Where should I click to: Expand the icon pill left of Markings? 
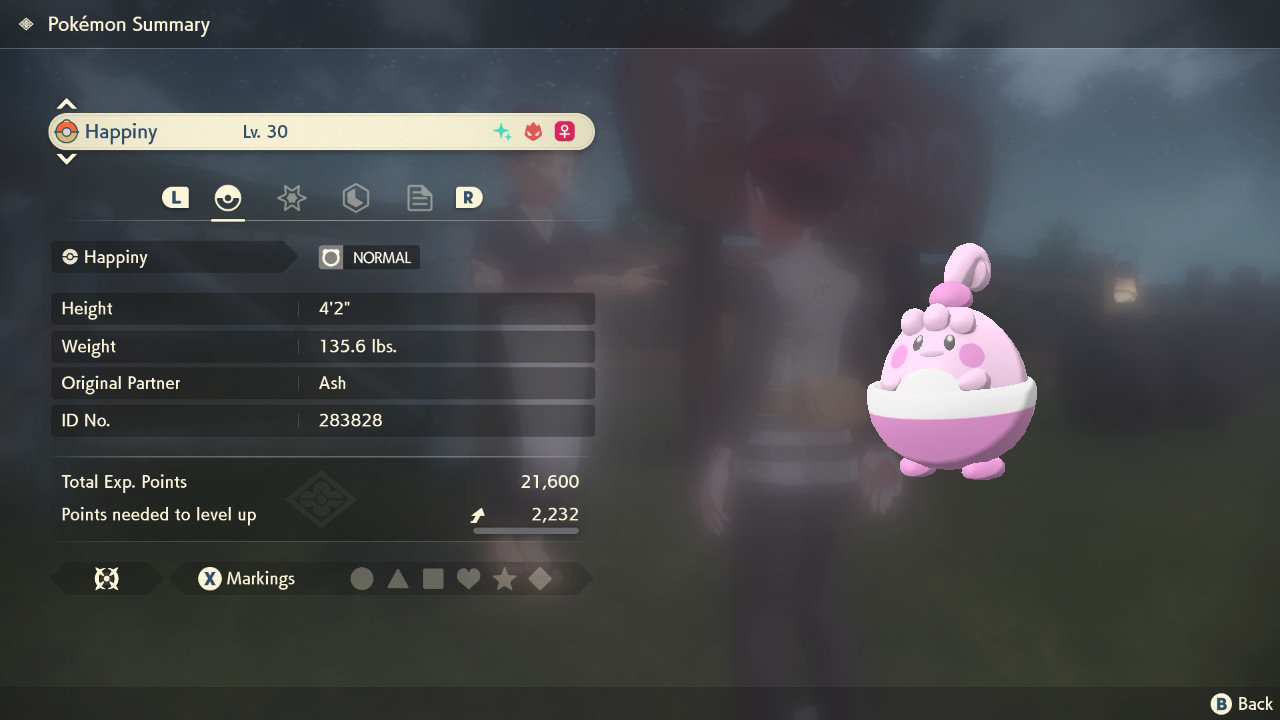coord(107,578)
